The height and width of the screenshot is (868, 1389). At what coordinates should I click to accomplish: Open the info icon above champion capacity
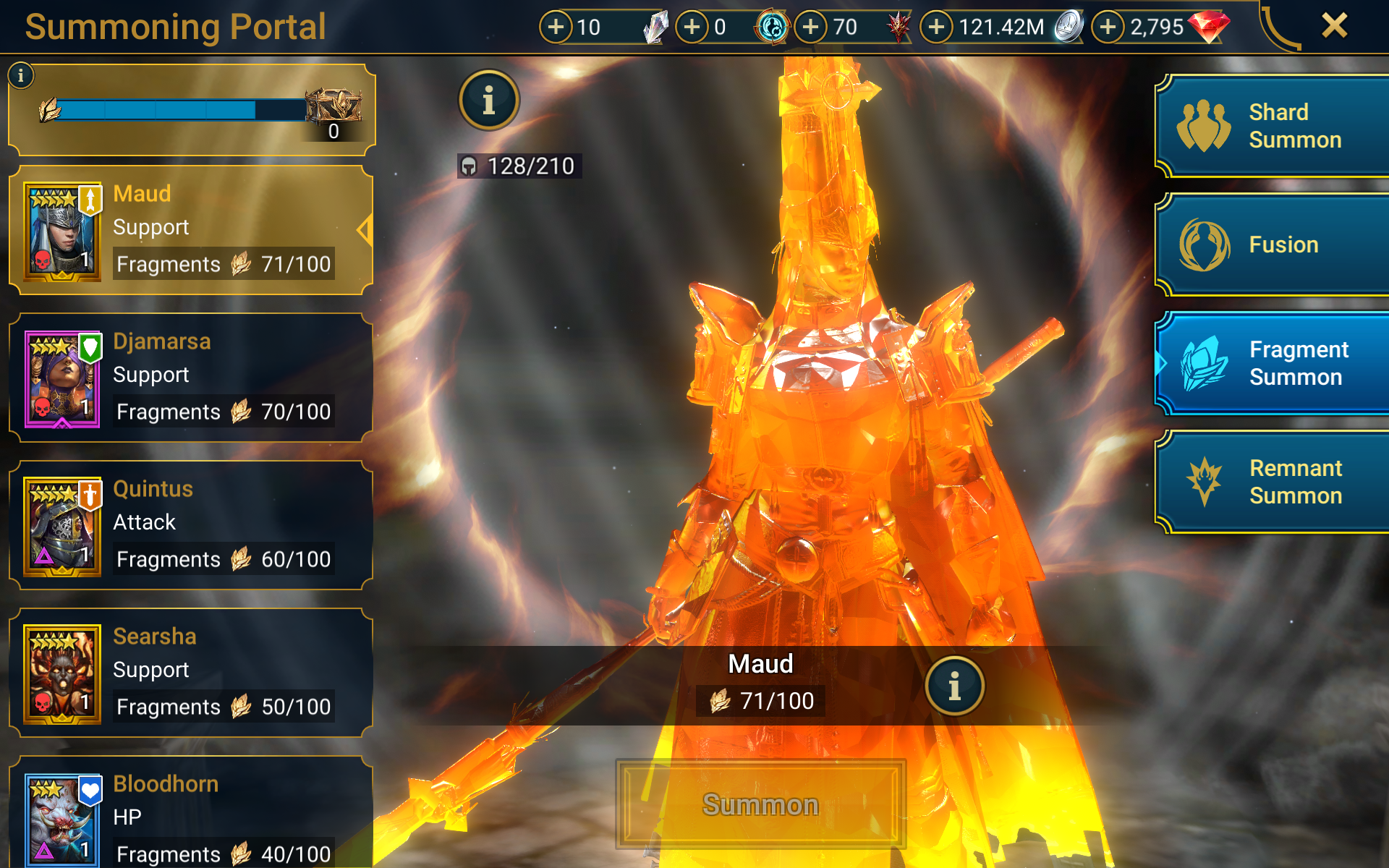point(489,101)
